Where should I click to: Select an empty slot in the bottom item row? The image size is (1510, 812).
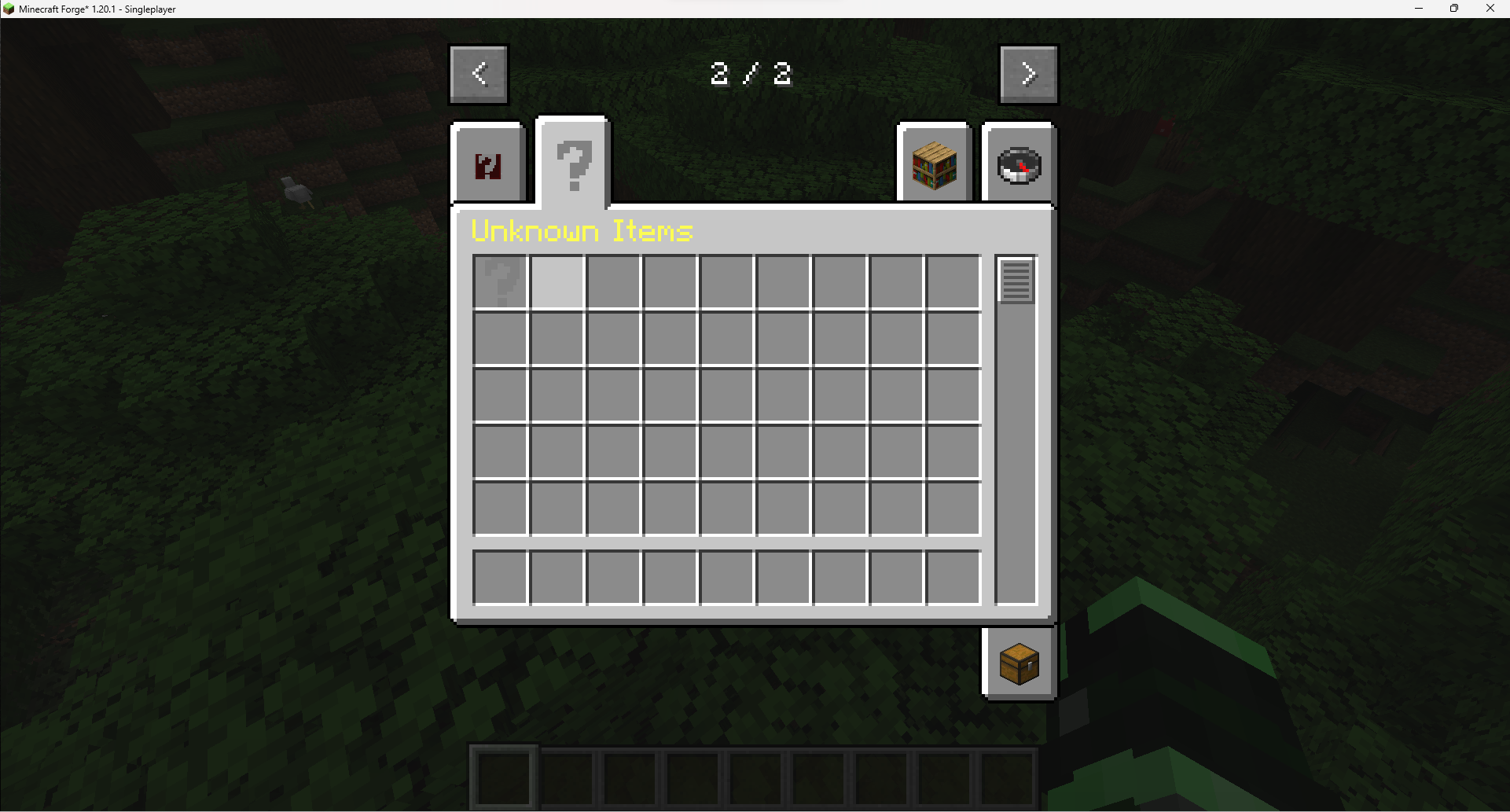click(726, 577)
